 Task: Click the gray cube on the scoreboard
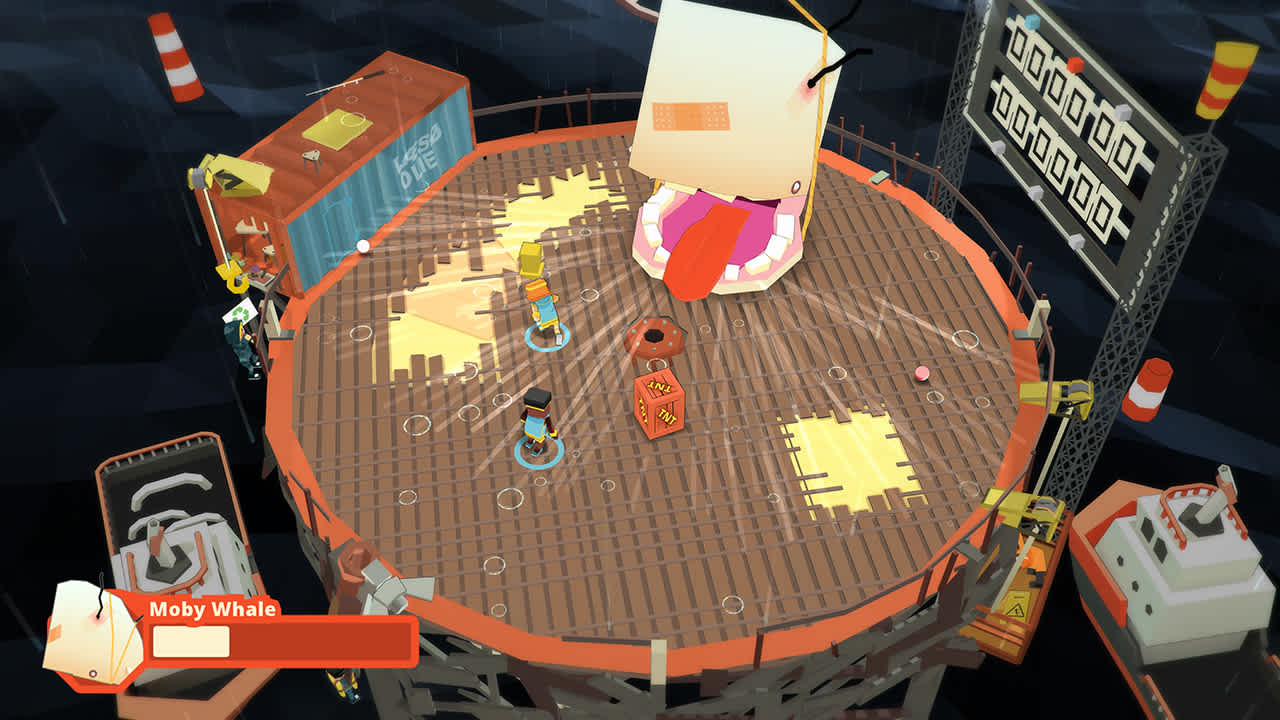point(1123,111)
